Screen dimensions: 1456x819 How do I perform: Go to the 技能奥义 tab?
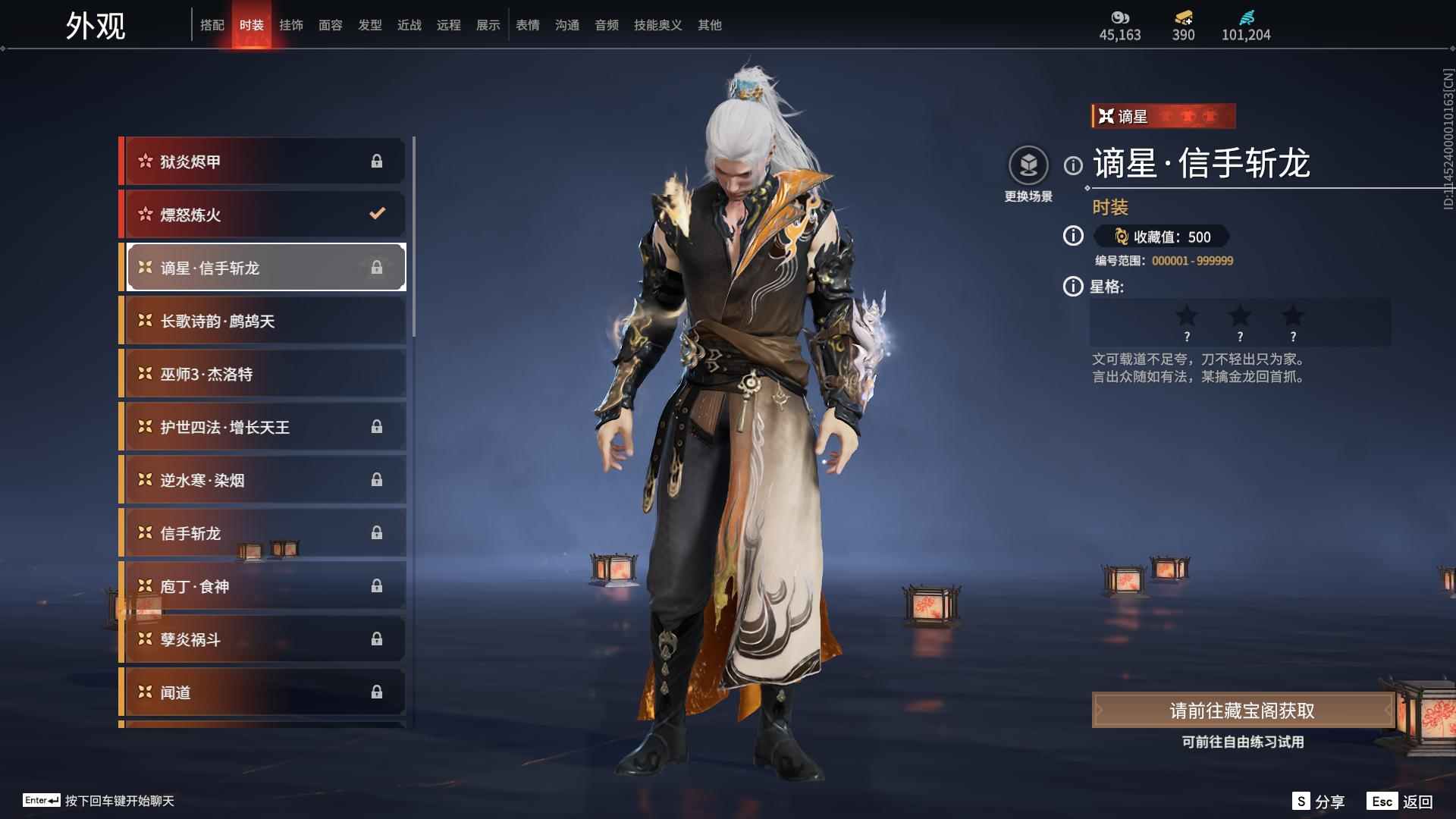(x=657, y=25)
